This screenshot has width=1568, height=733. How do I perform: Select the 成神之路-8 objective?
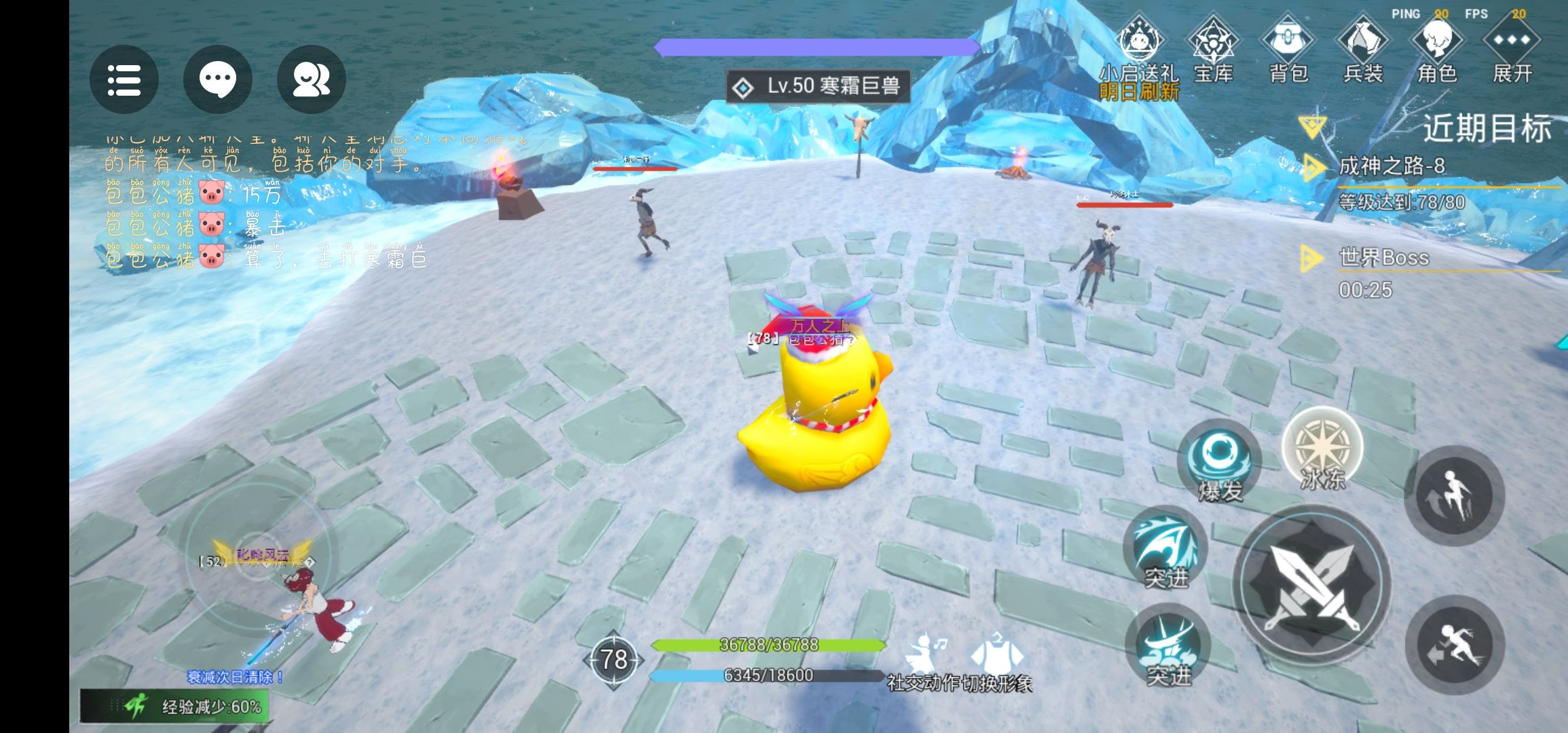click(1392, 166)
